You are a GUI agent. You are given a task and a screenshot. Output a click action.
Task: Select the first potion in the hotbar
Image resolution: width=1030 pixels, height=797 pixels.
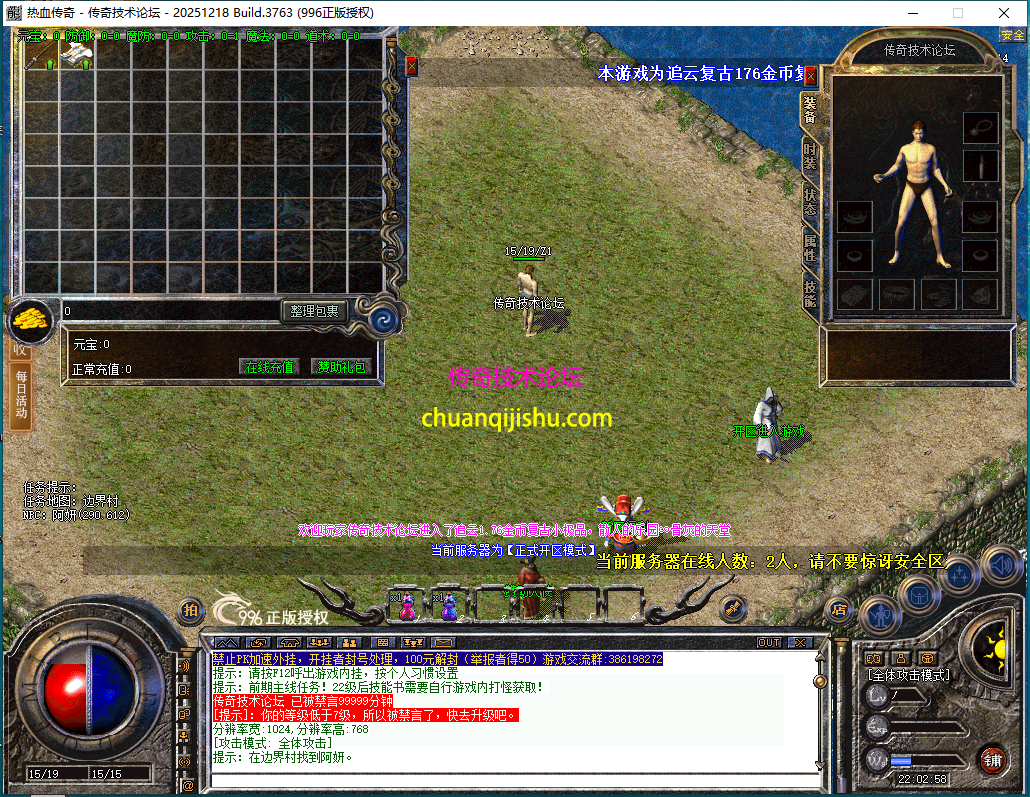pyautogui.click(x=407, y=606)
